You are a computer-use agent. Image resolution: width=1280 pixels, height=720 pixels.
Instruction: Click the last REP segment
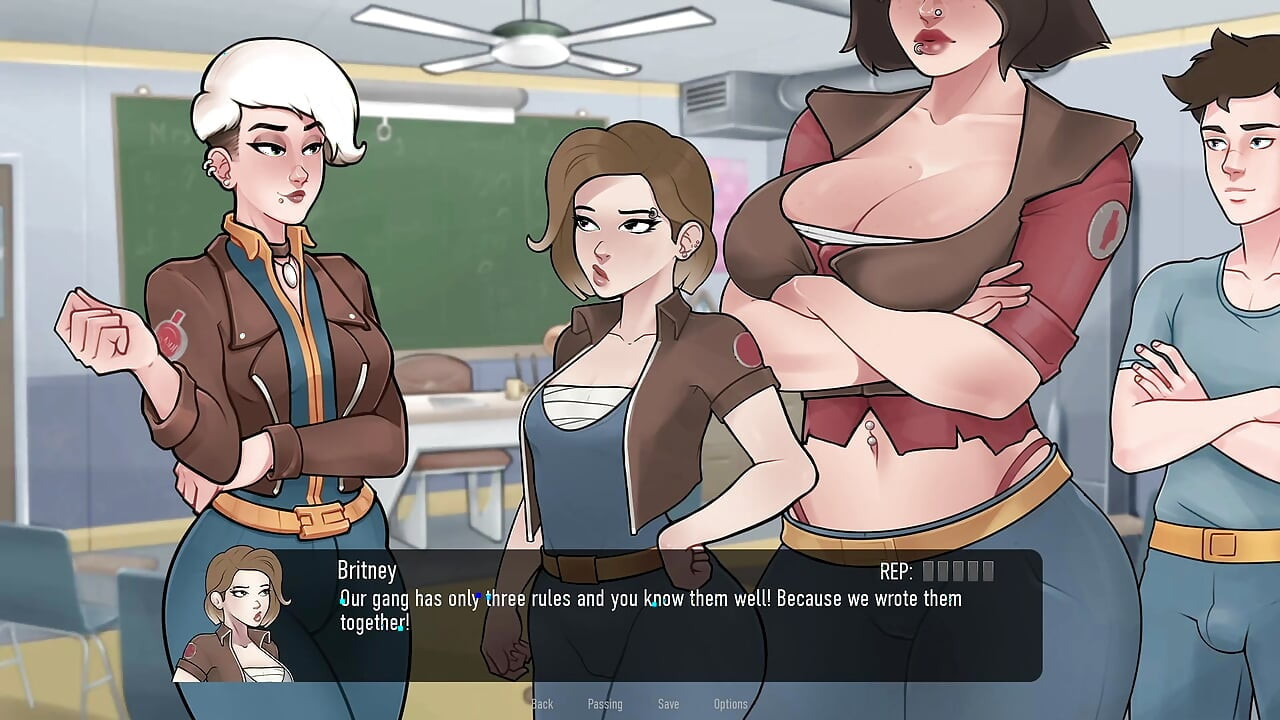(988, 571)
